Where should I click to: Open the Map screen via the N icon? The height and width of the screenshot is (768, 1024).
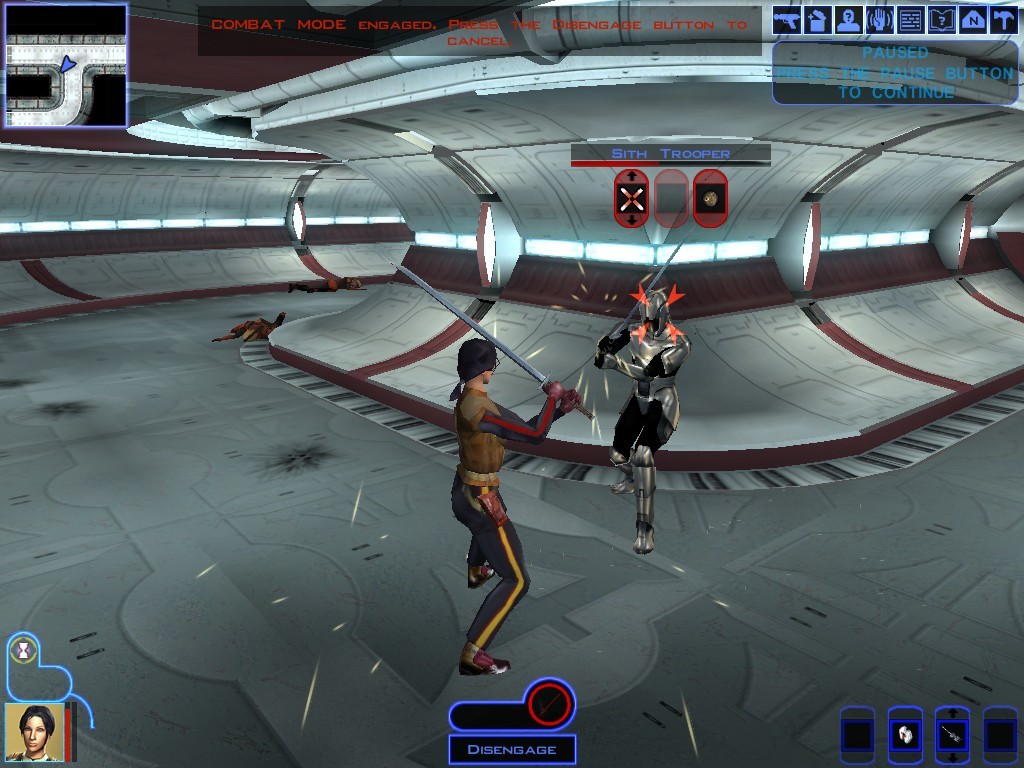click(x=973, y=20)
